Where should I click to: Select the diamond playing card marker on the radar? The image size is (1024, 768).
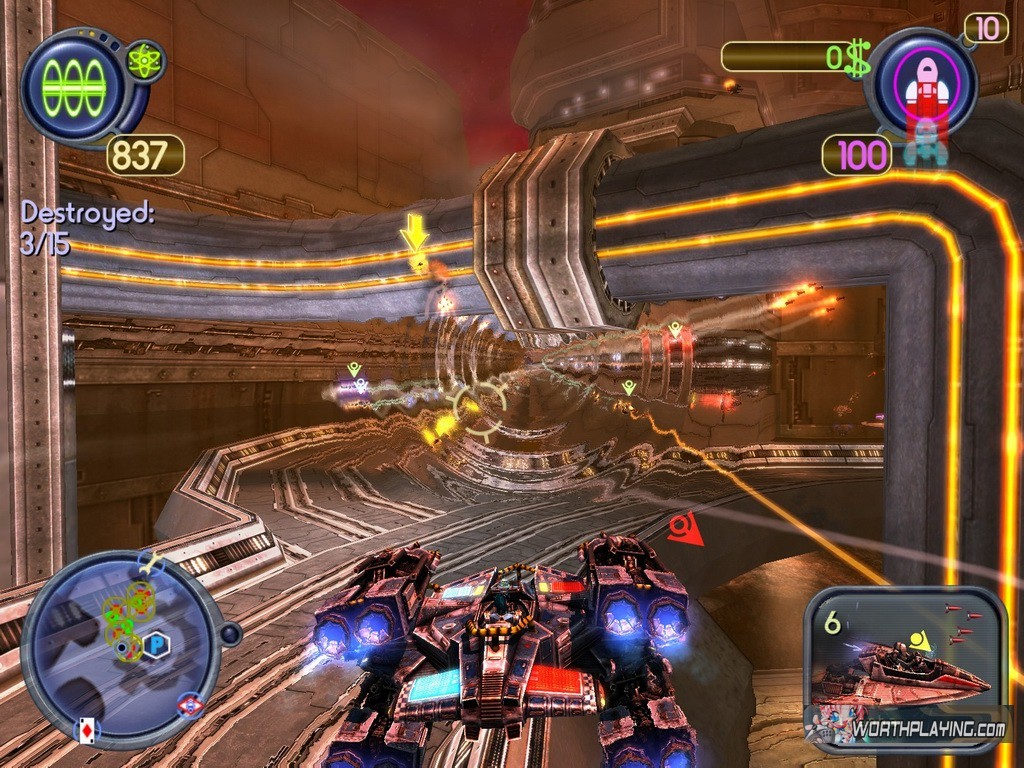[x=87, y=730]
